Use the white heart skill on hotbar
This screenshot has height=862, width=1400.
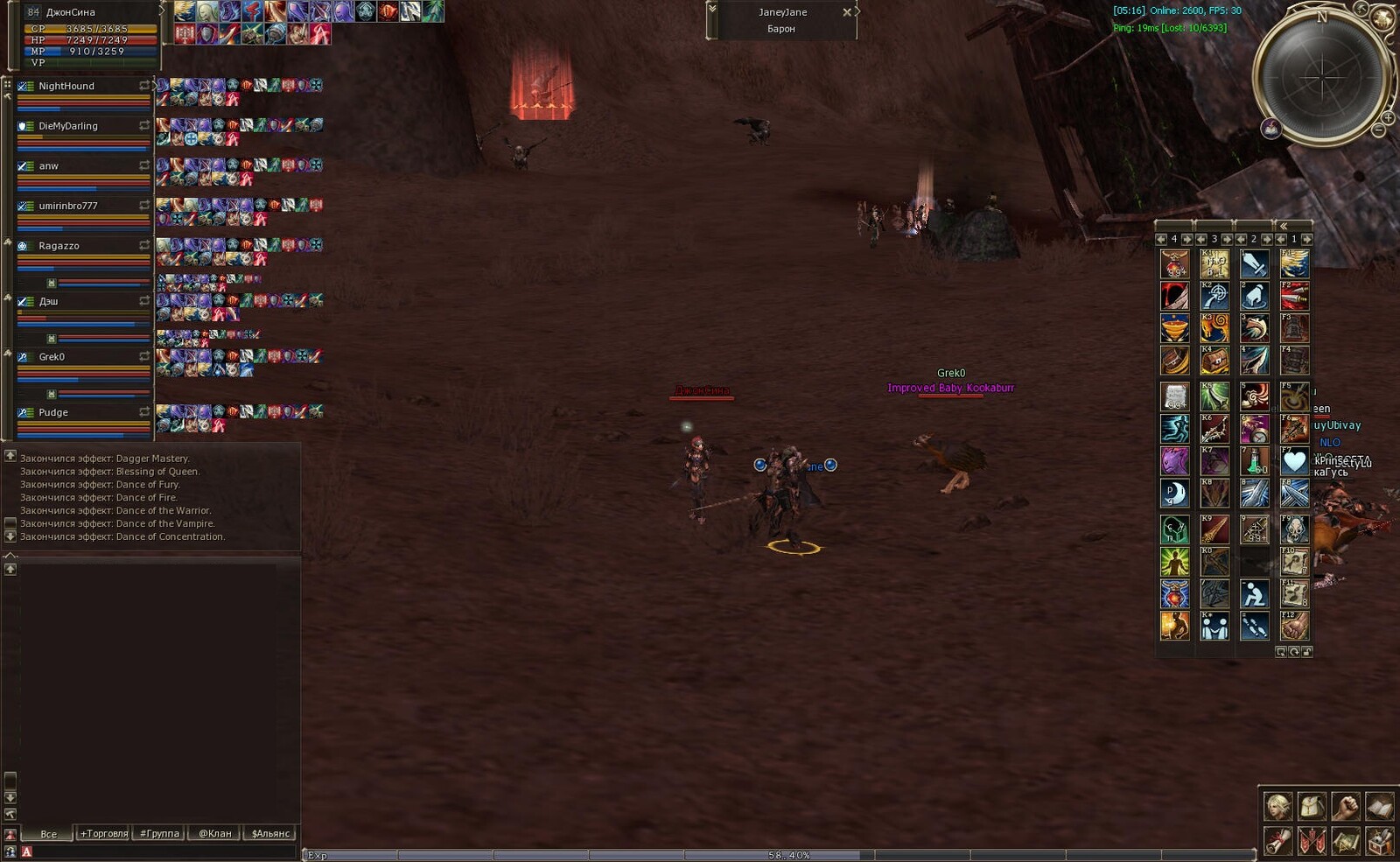pos(1294,460)
